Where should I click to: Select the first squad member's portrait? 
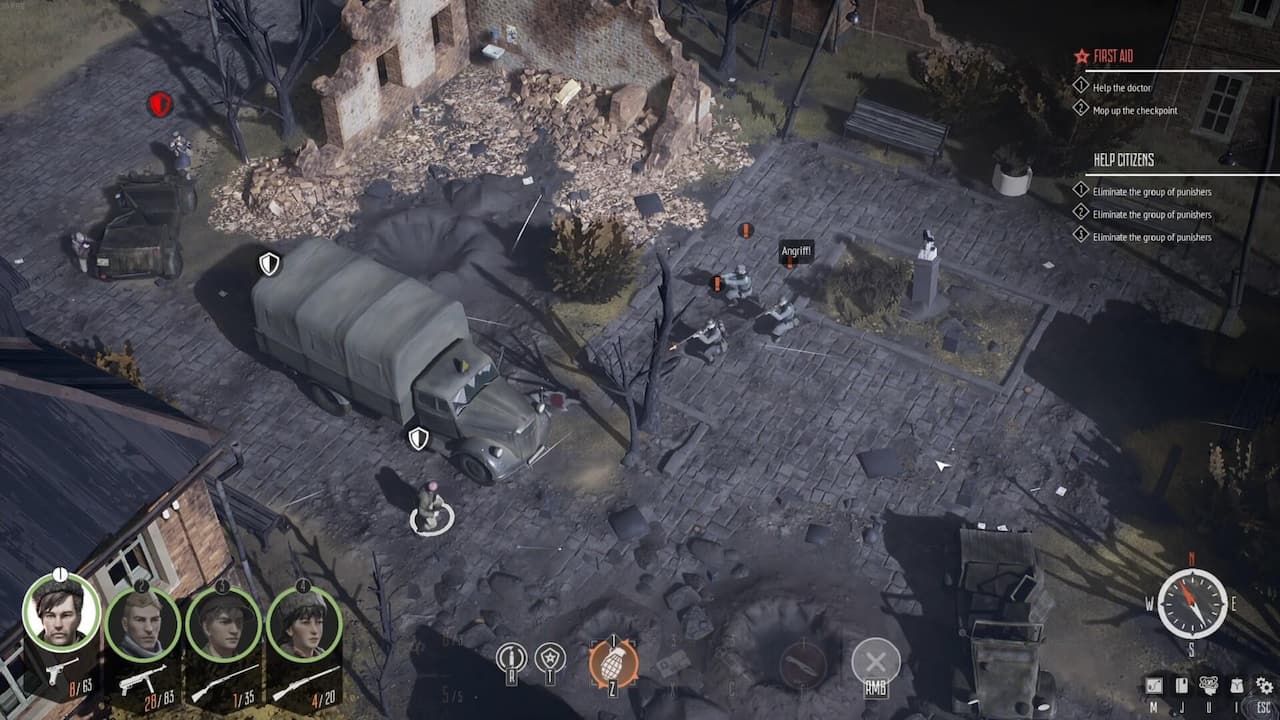60,612
